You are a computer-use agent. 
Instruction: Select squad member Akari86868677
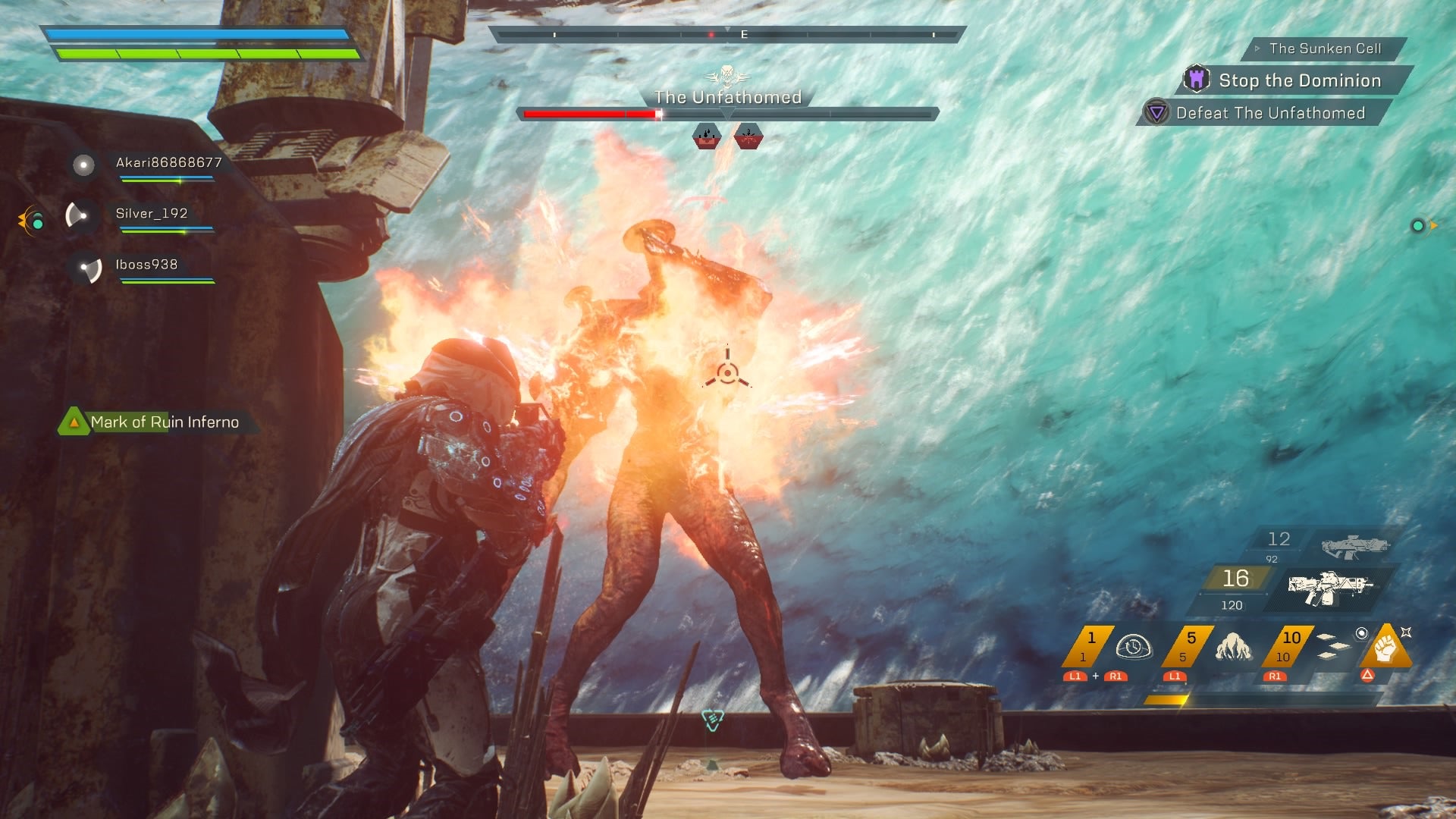[x=168, y=163]
